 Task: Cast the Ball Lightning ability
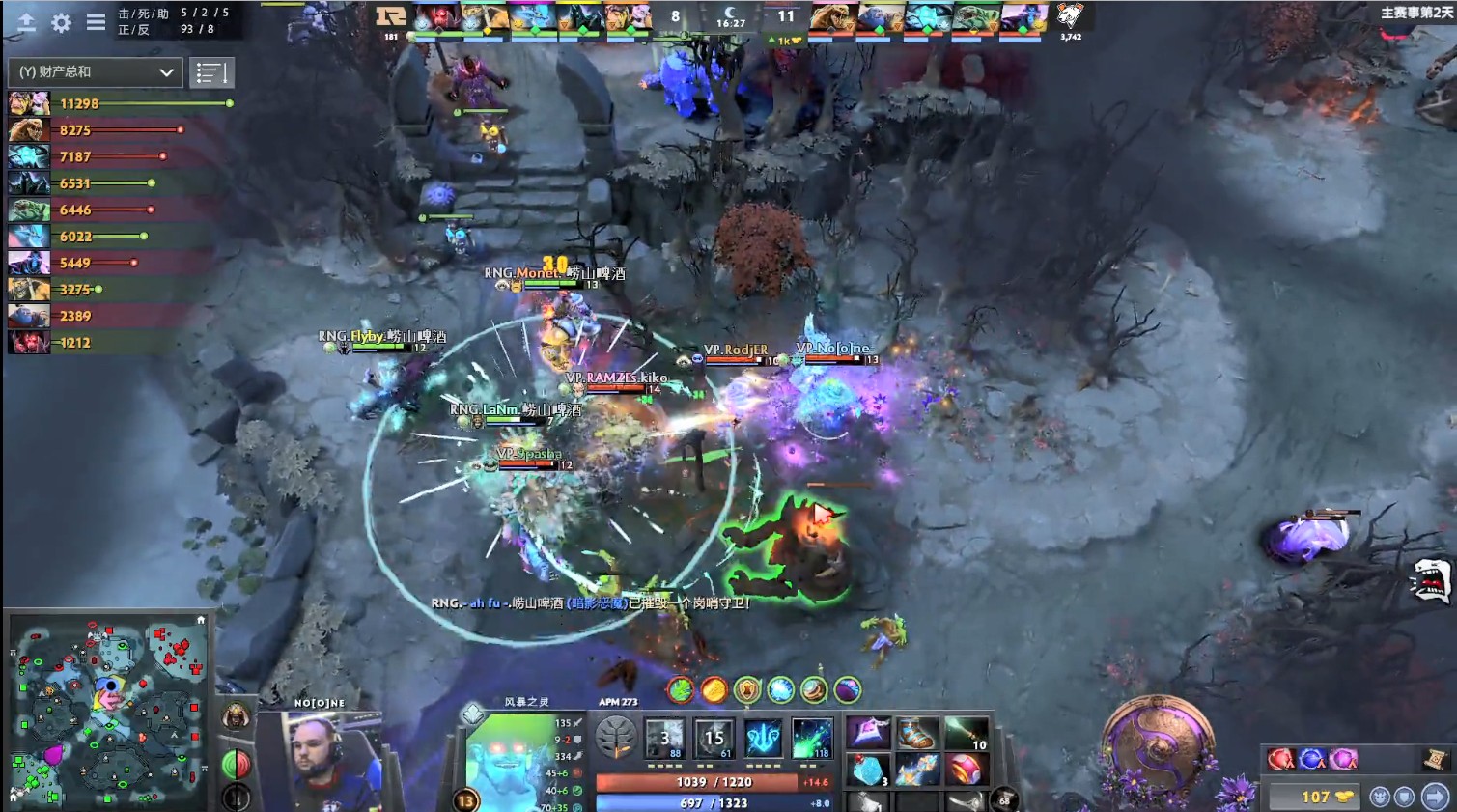[x=811, y=740]
